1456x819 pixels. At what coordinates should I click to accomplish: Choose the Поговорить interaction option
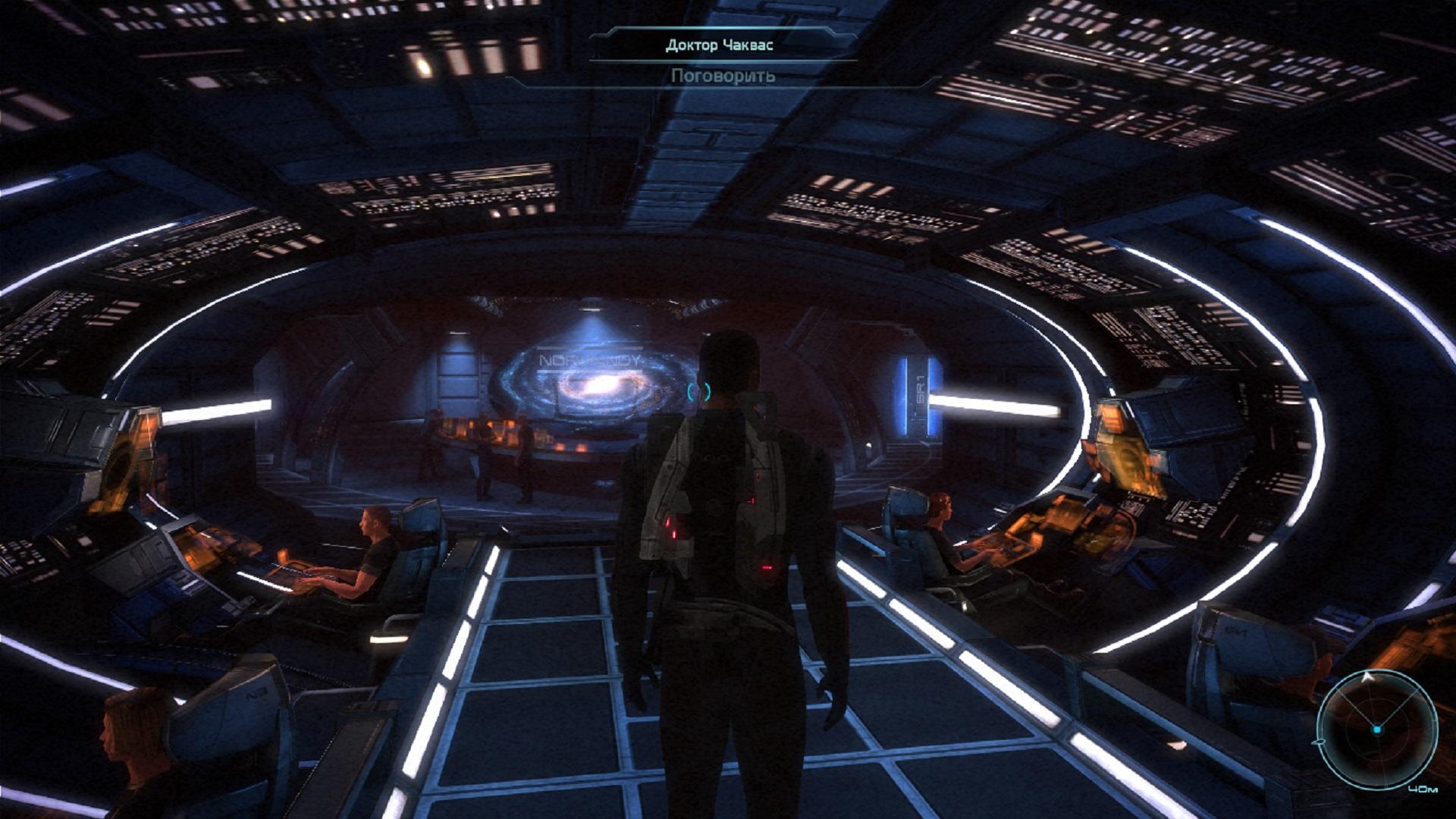pos(722,76)
